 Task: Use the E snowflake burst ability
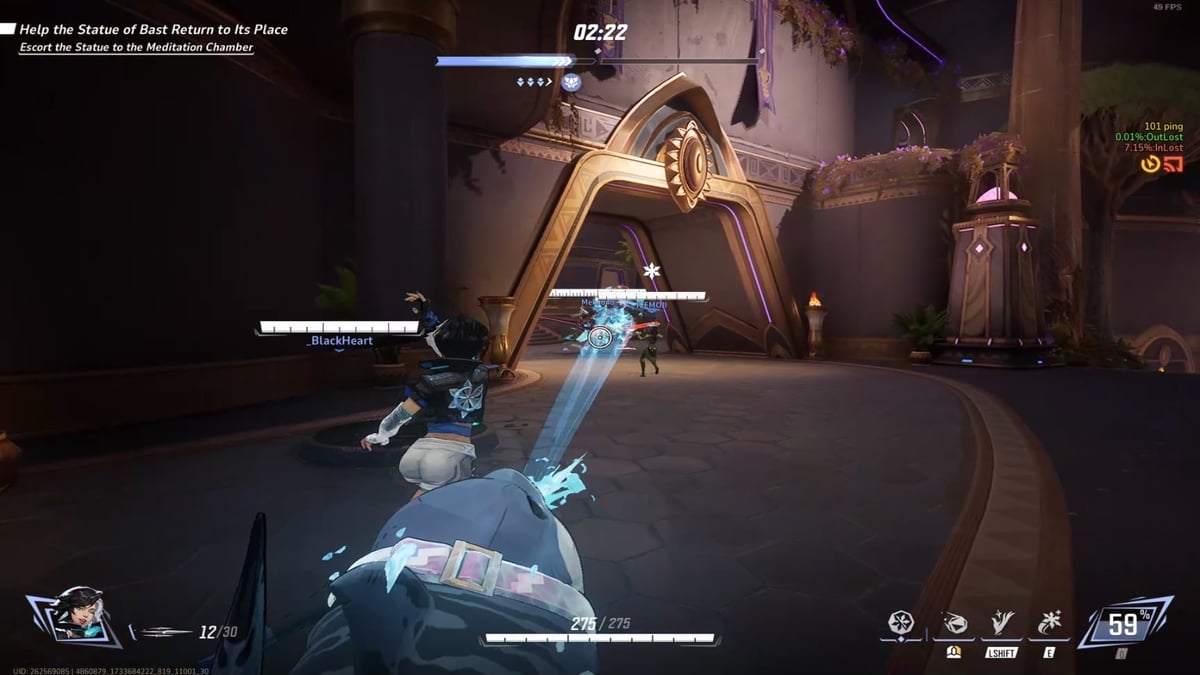click(x=1051, y=625)
